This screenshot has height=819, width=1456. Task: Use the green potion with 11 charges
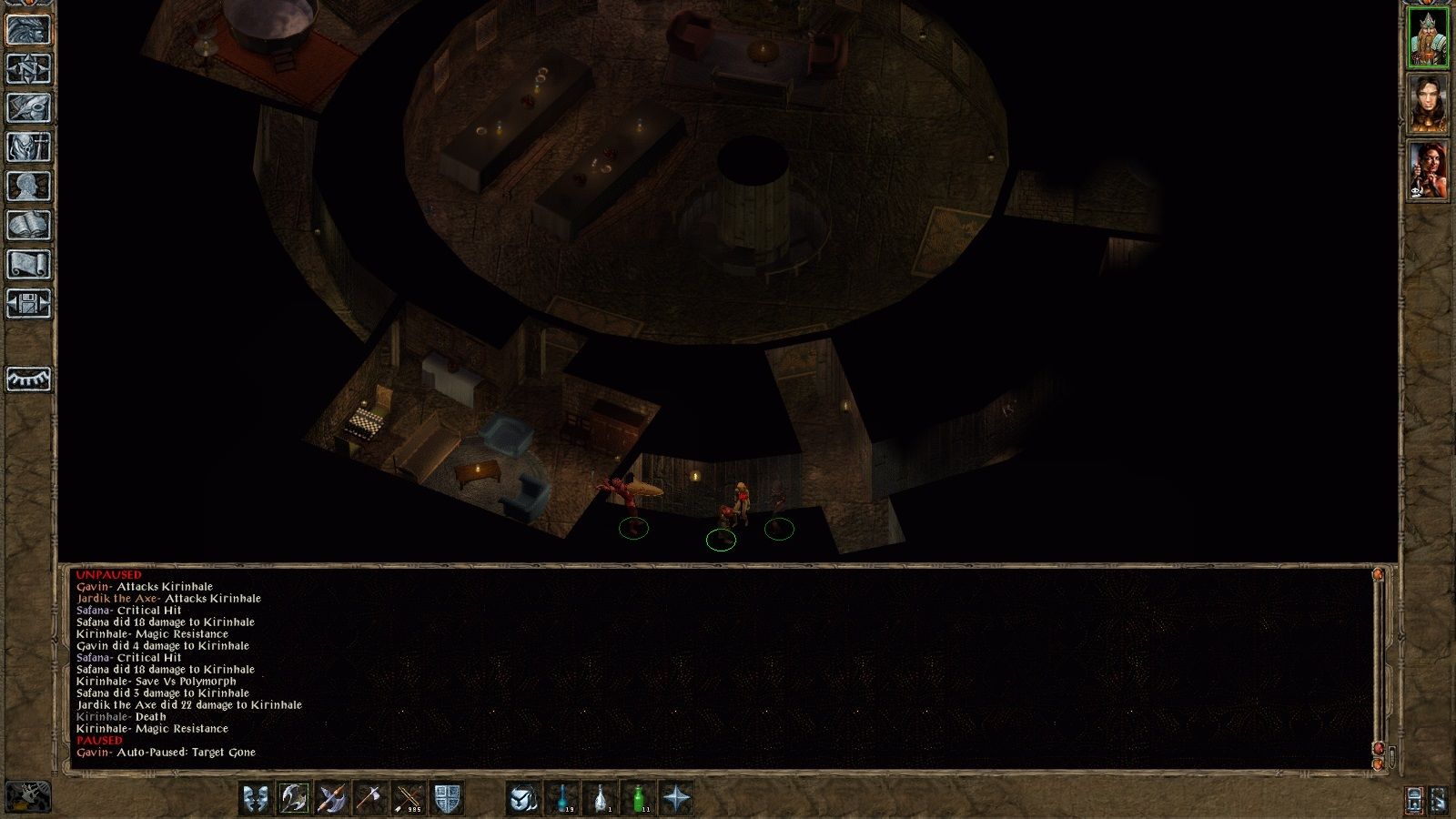coord(640,798)
